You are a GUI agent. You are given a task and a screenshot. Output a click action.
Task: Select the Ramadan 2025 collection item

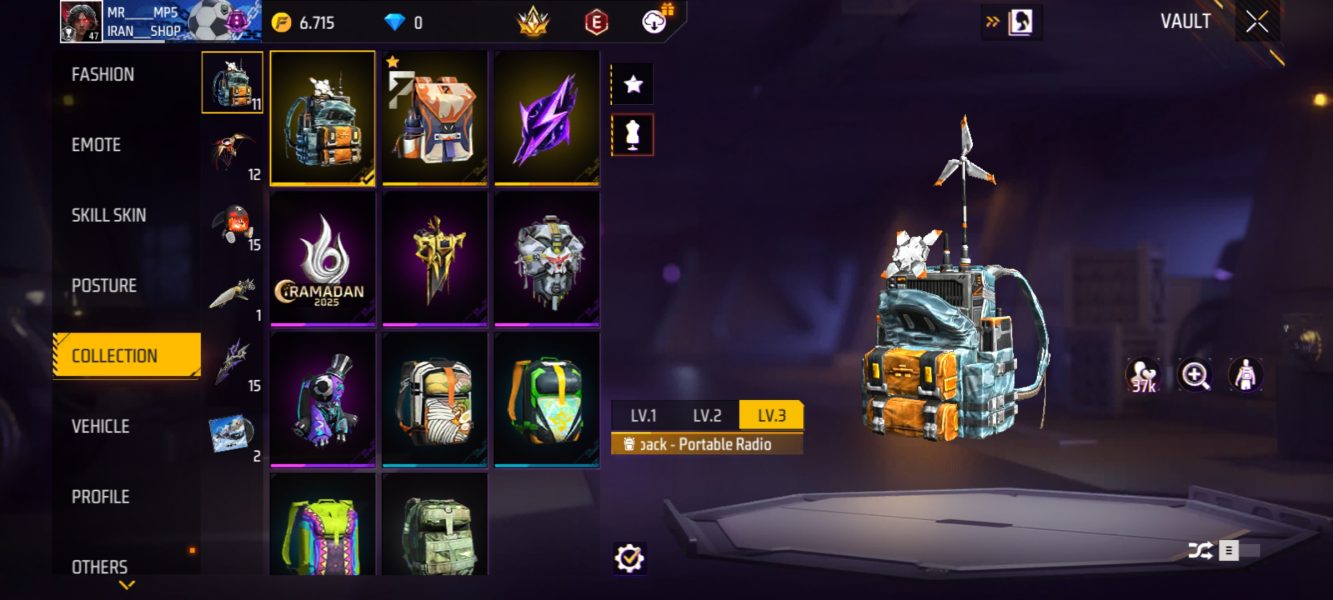coord(323,259)
